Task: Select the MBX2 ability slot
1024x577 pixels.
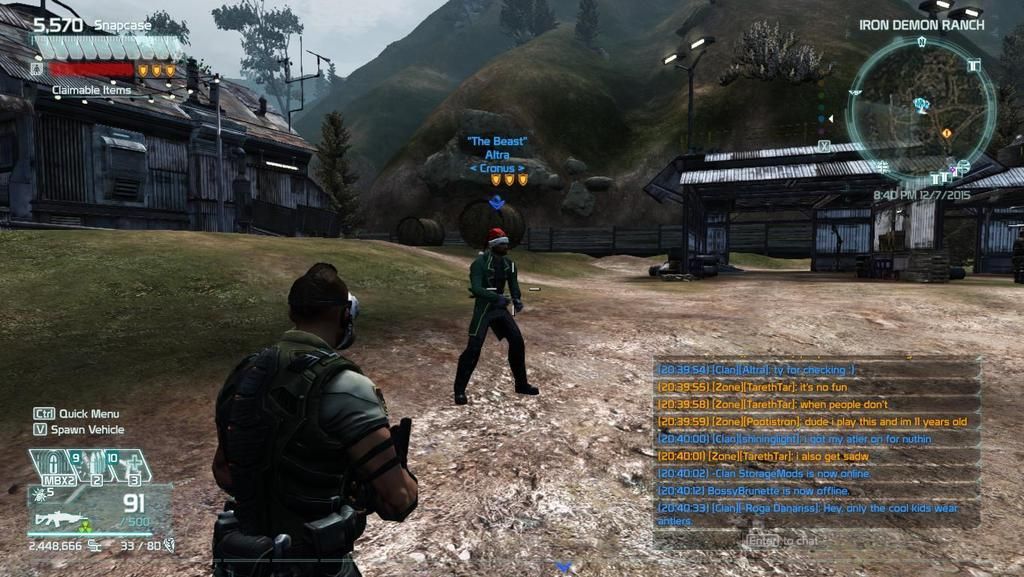Action: [53, 466]
